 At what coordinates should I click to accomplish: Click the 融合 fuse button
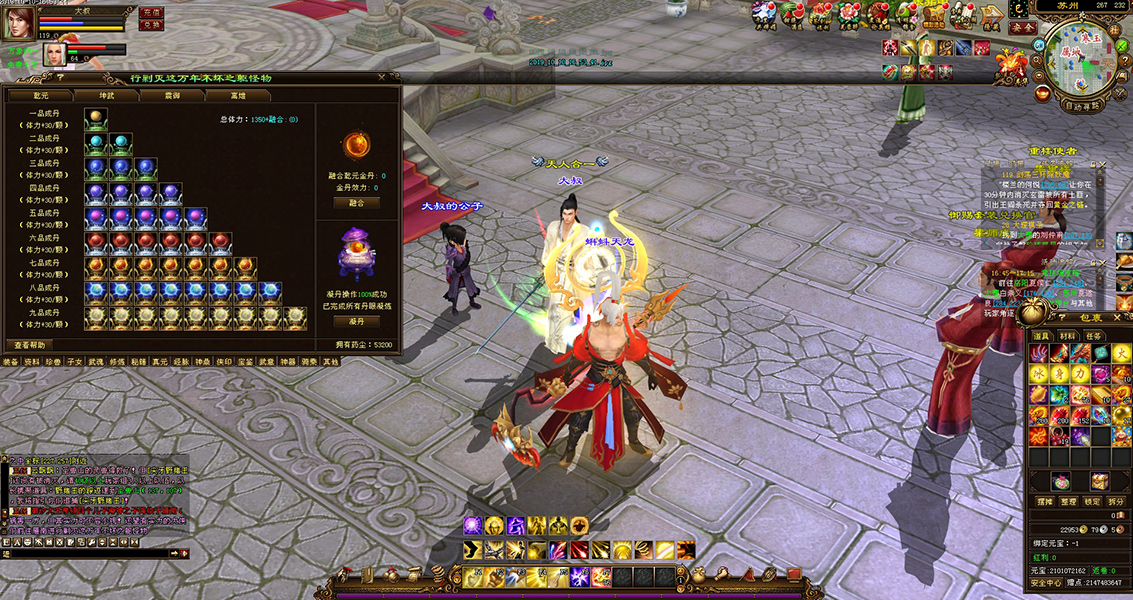[x=356, y=202]
